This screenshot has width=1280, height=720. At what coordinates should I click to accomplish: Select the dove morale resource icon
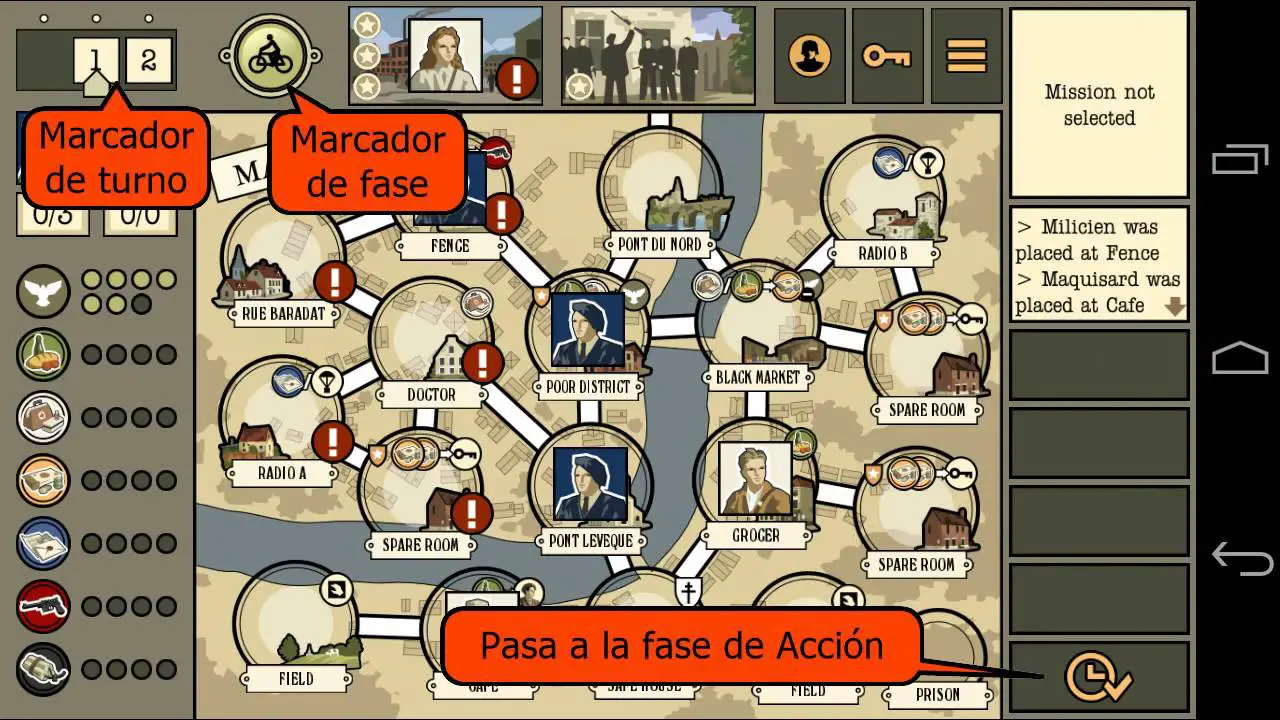[x=42, y=293]
